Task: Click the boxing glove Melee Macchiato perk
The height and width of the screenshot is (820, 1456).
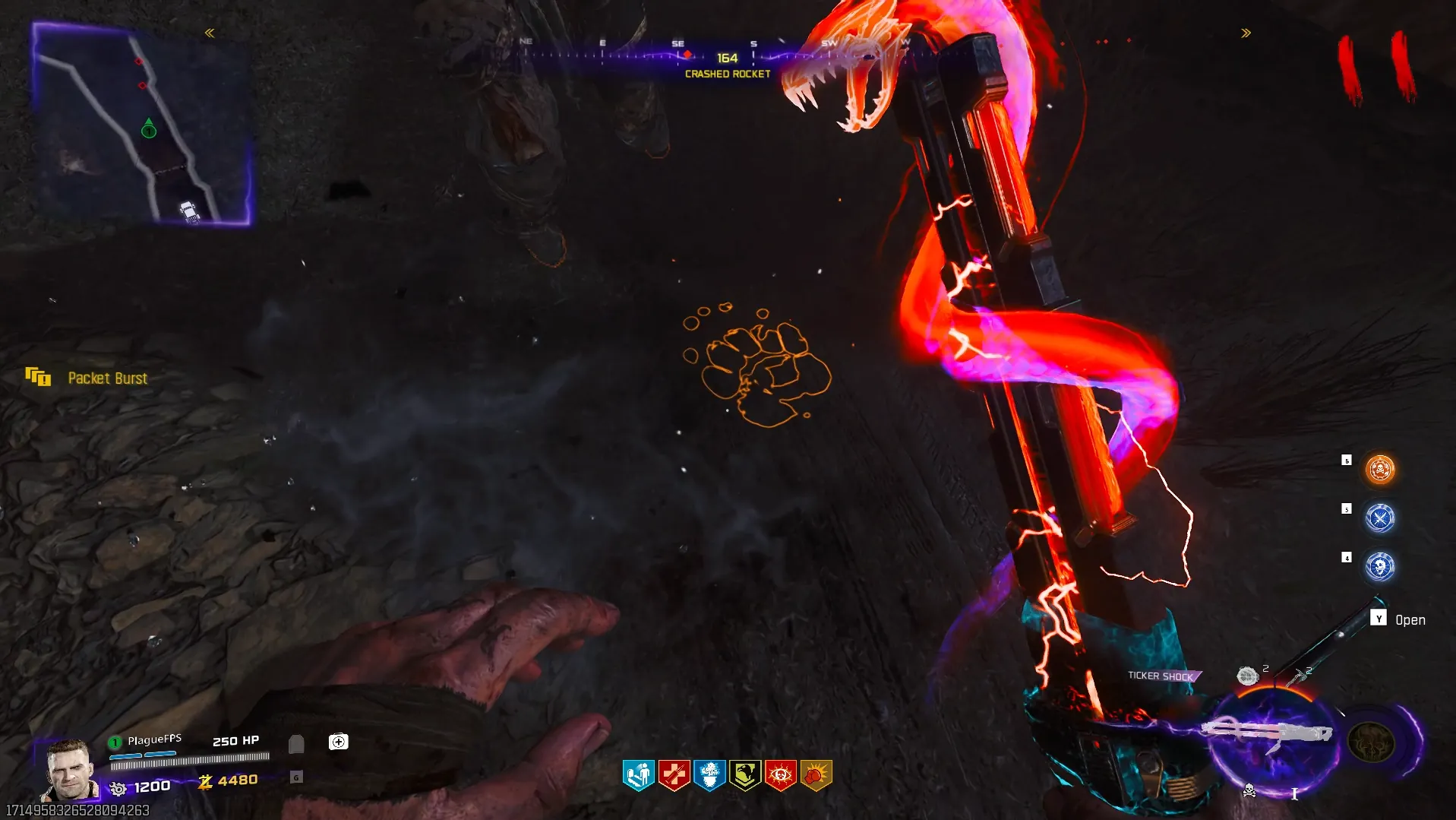Action: click(816, 775)
